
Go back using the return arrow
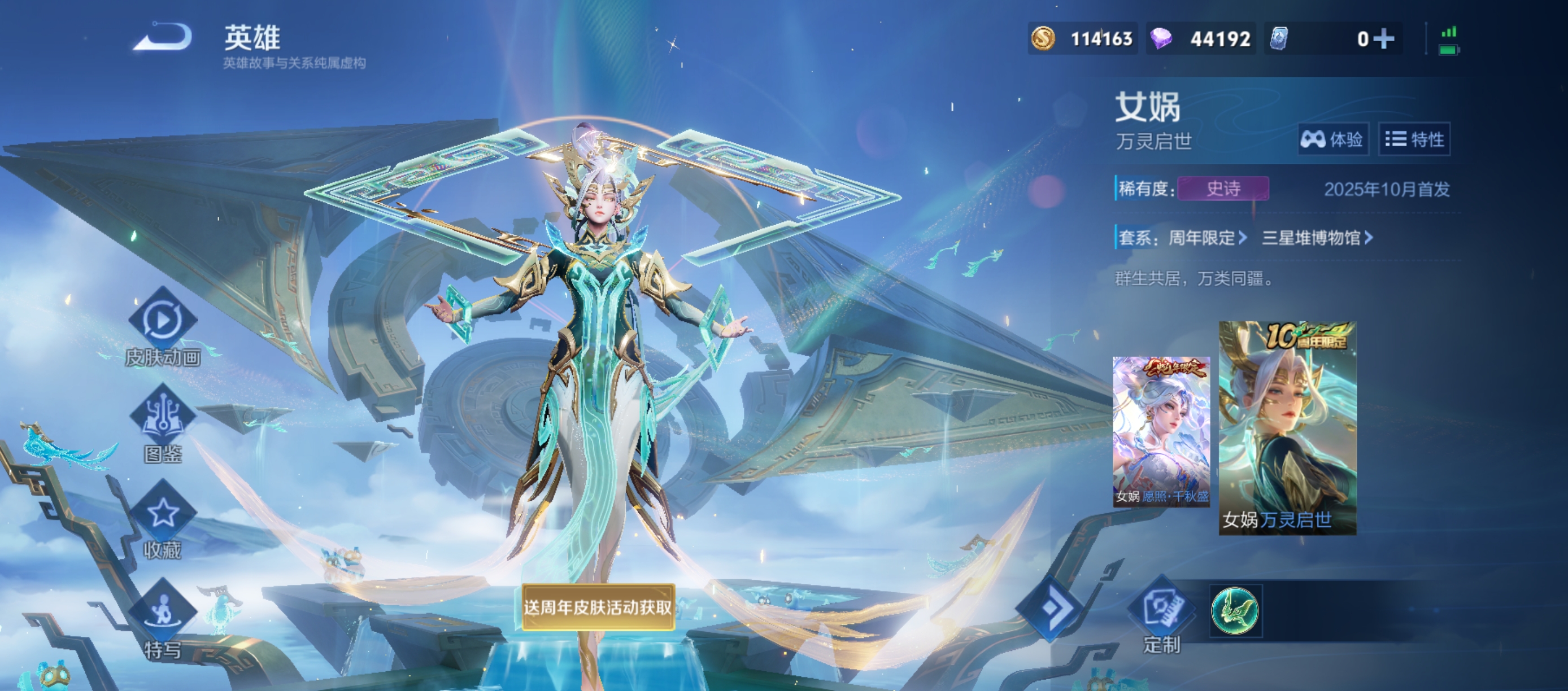coord(163,37)
